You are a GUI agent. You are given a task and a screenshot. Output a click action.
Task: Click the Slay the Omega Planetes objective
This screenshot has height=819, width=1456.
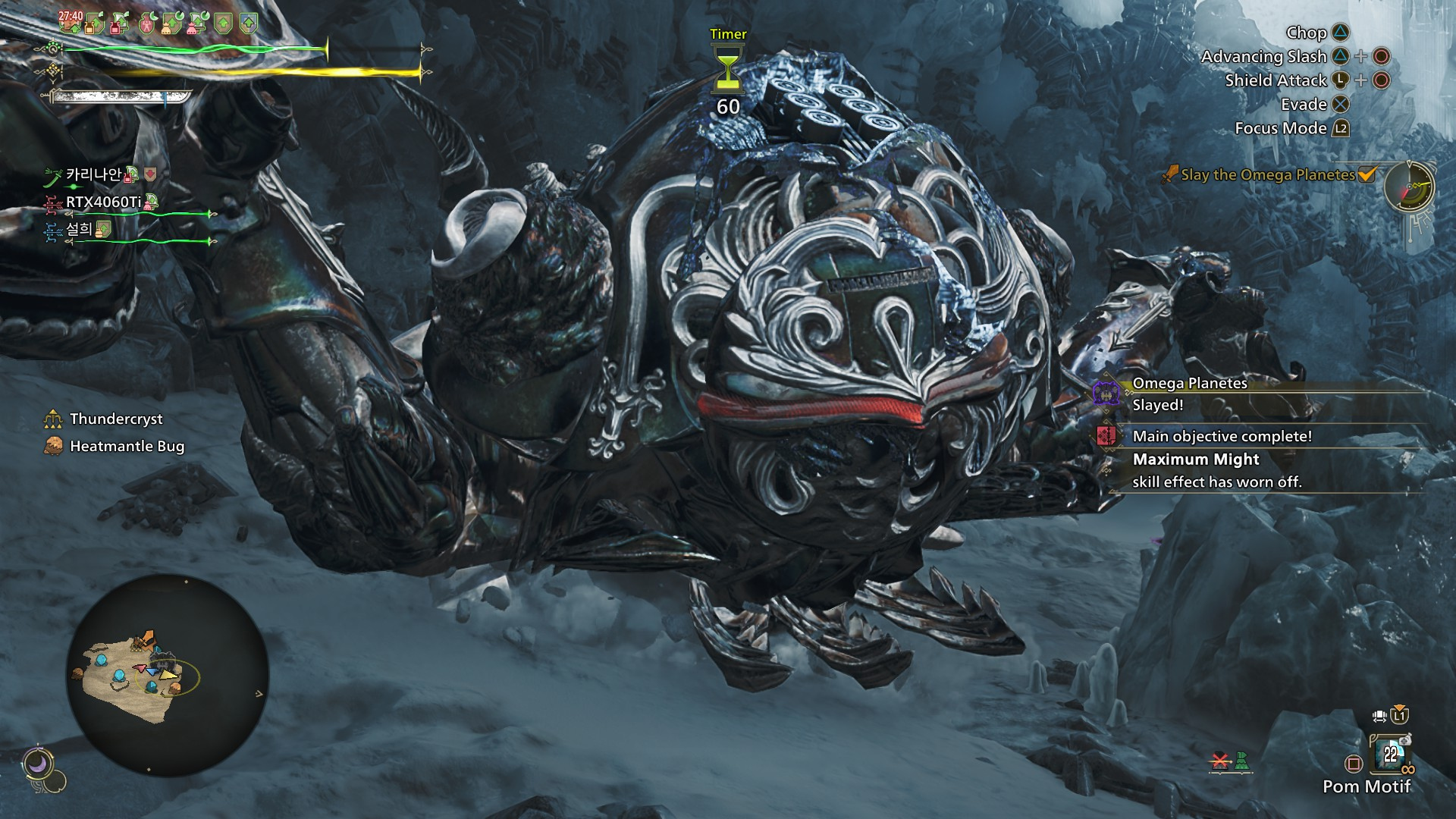(1268, 175)
